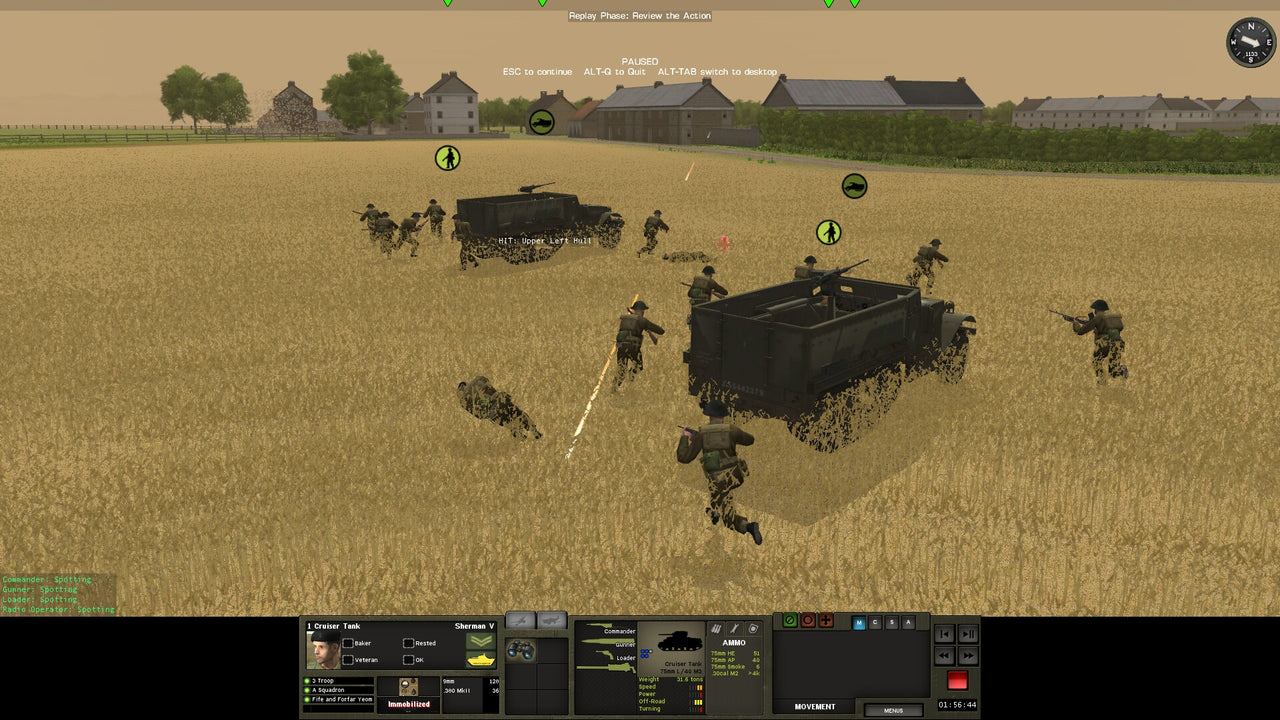This screenshot has width=1280, height=720.
Task: Switch to the C command tab
Action: [x=875, y=622]
